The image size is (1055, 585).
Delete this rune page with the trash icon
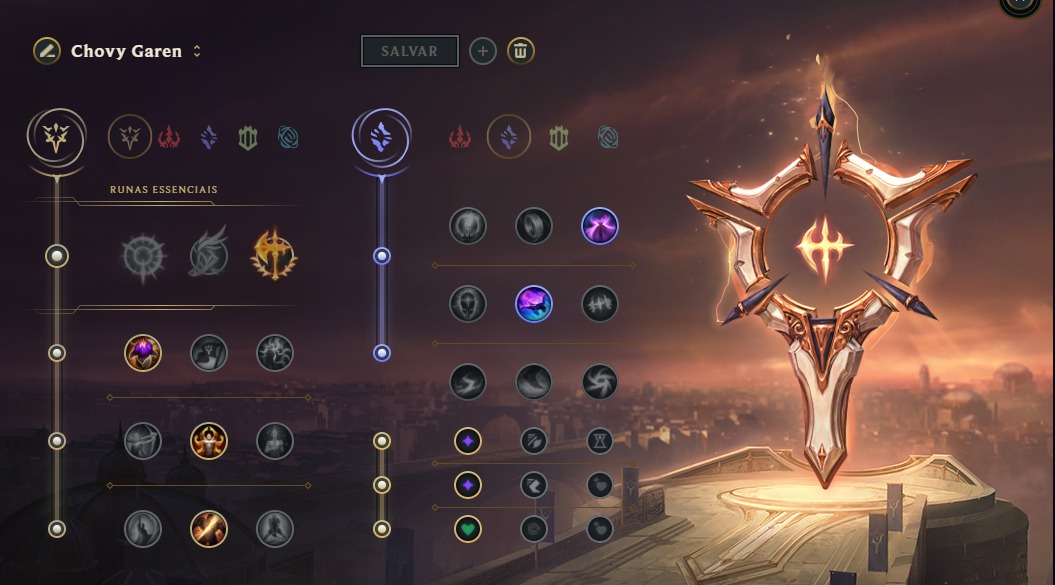point(520,51)
